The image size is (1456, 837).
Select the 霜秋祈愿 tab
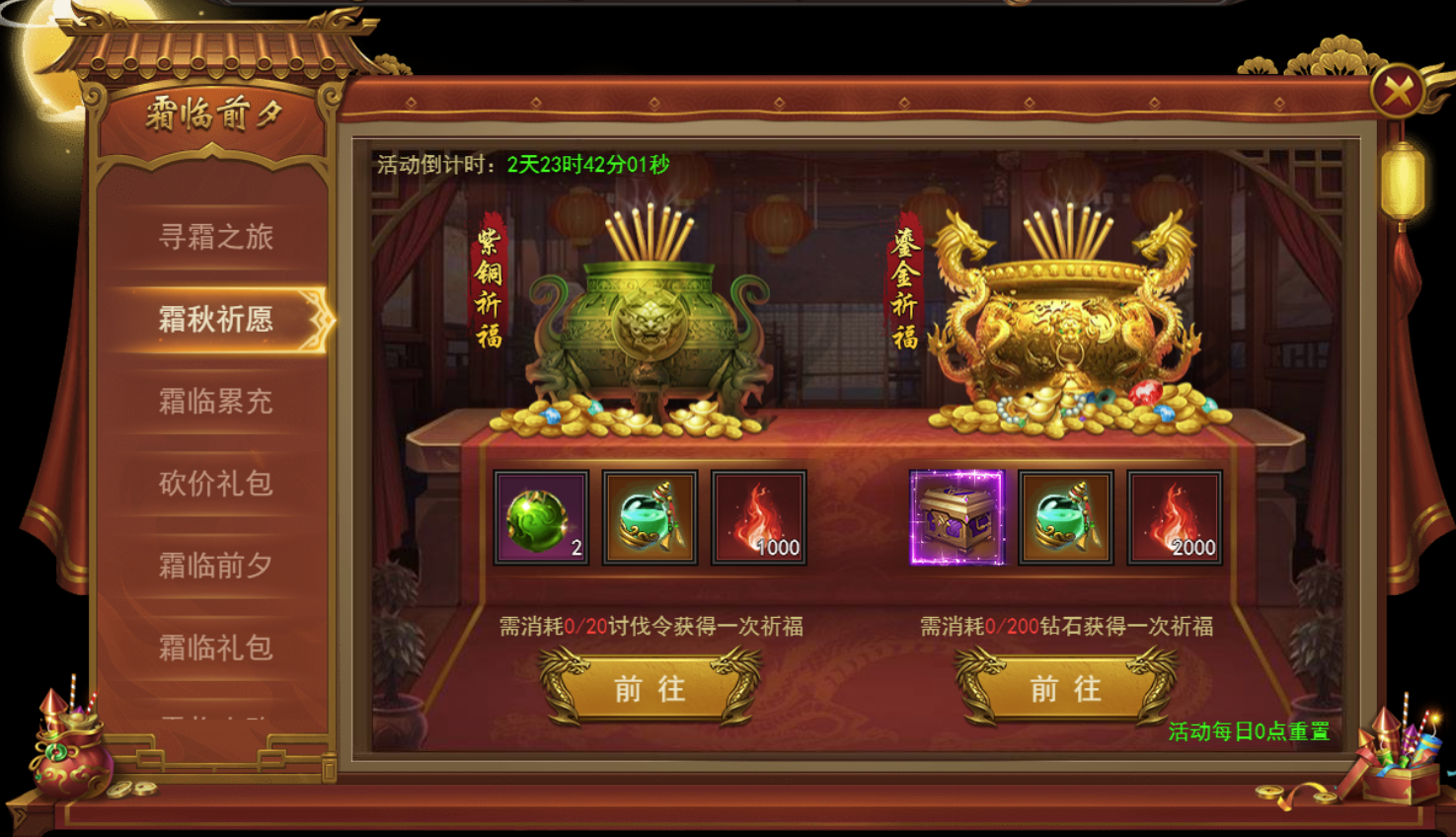tap(215, 319)
